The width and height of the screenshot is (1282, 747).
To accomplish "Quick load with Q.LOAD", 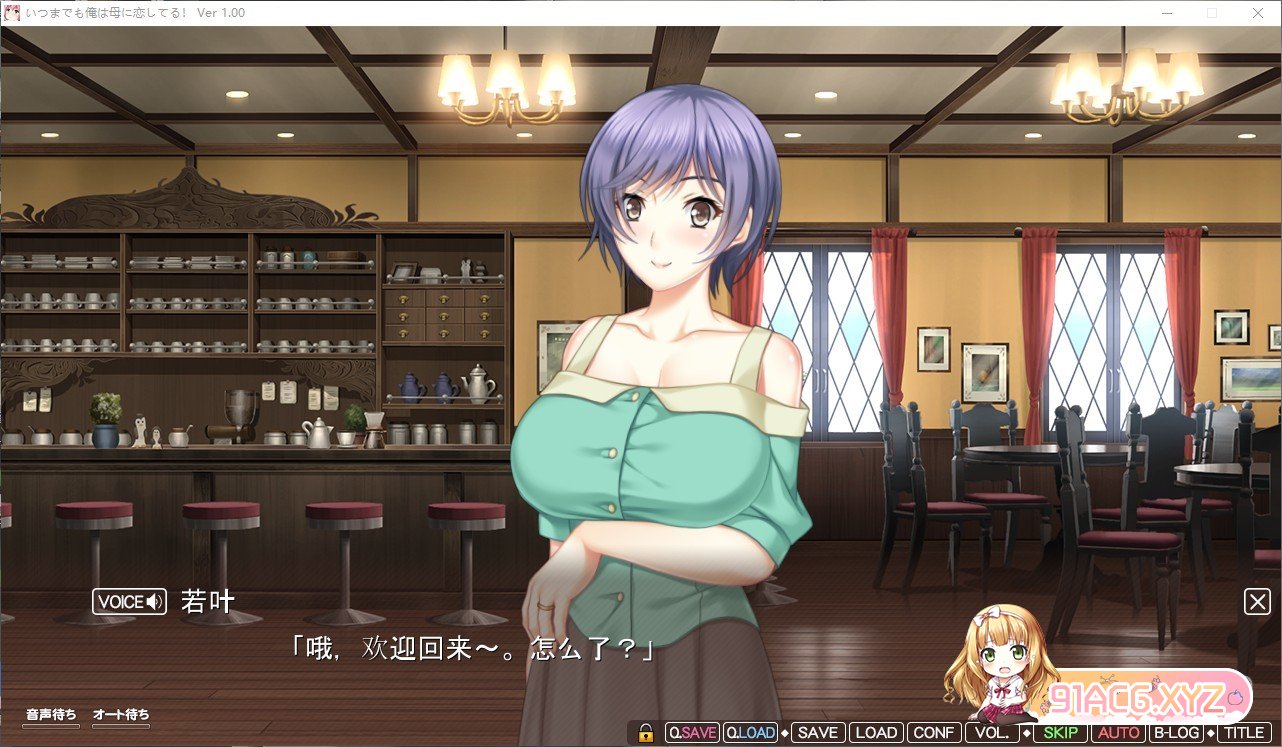I will (751, 733).
